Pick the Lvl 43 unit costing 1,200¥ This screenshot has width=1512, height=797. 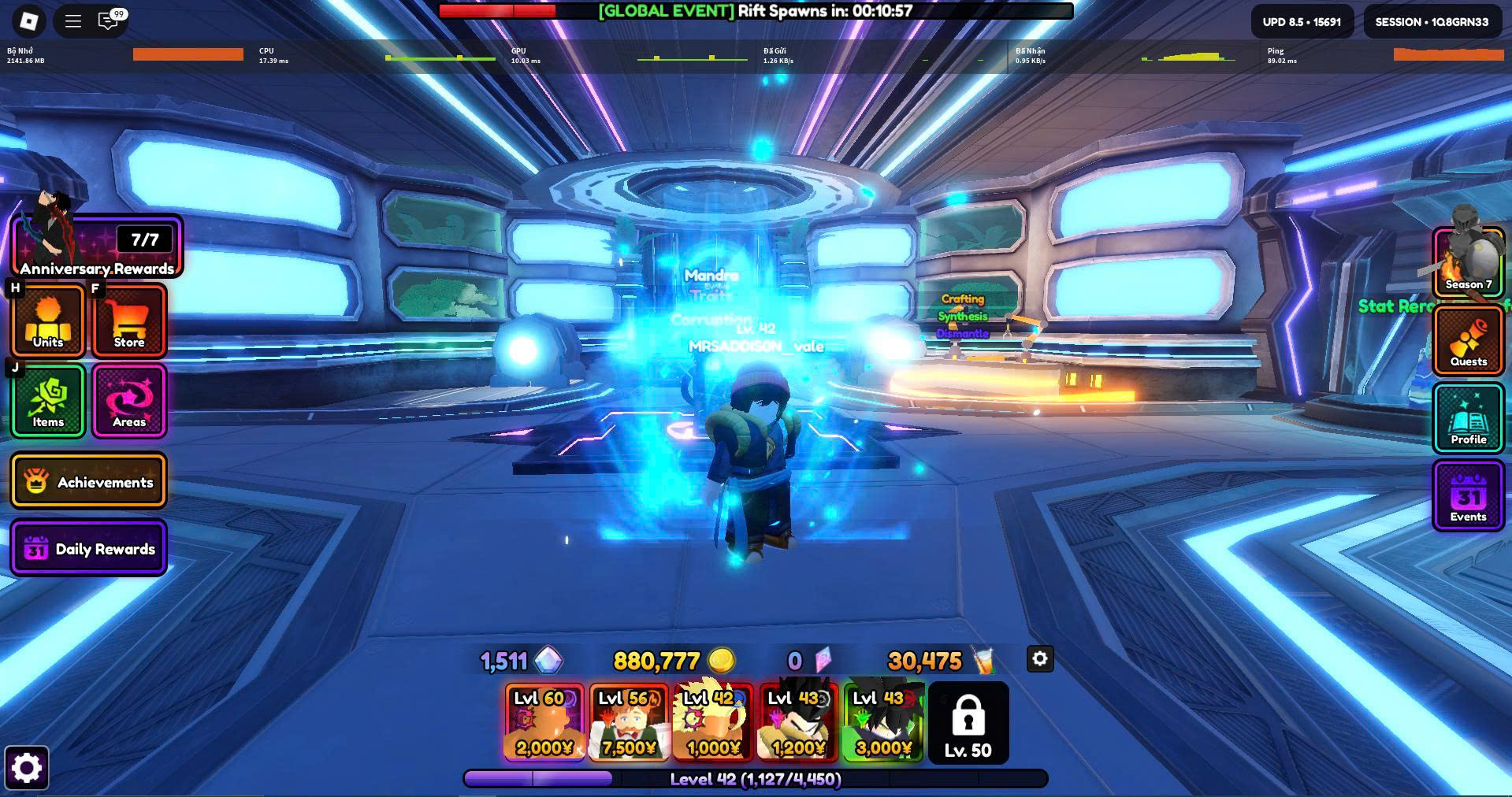(x=797, y=722)
